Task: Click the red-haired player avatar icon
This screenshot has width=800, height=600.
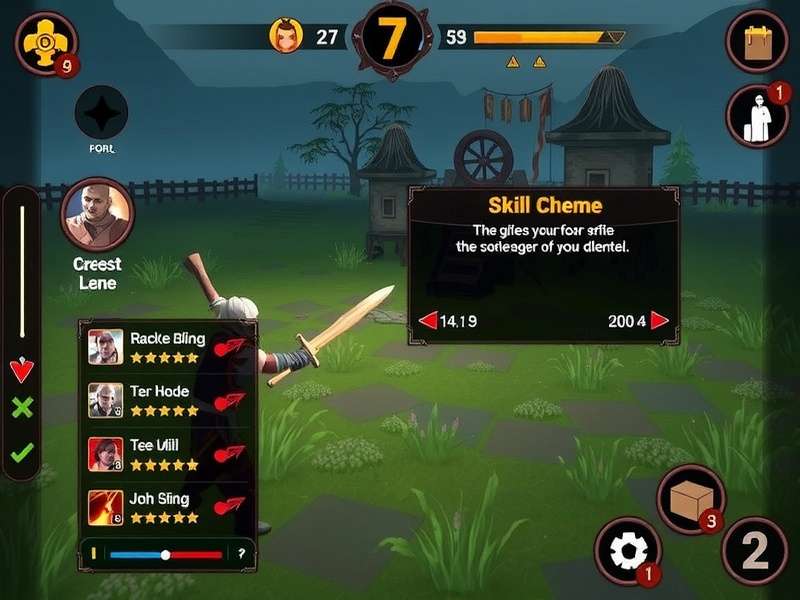Action: point(286,37)
